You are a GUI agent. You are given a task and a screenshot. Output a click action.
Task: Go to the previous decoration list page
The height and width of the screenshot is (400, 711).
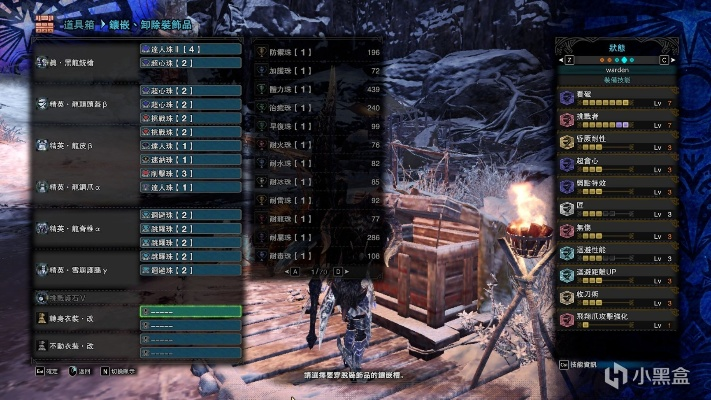pos(294,271)
